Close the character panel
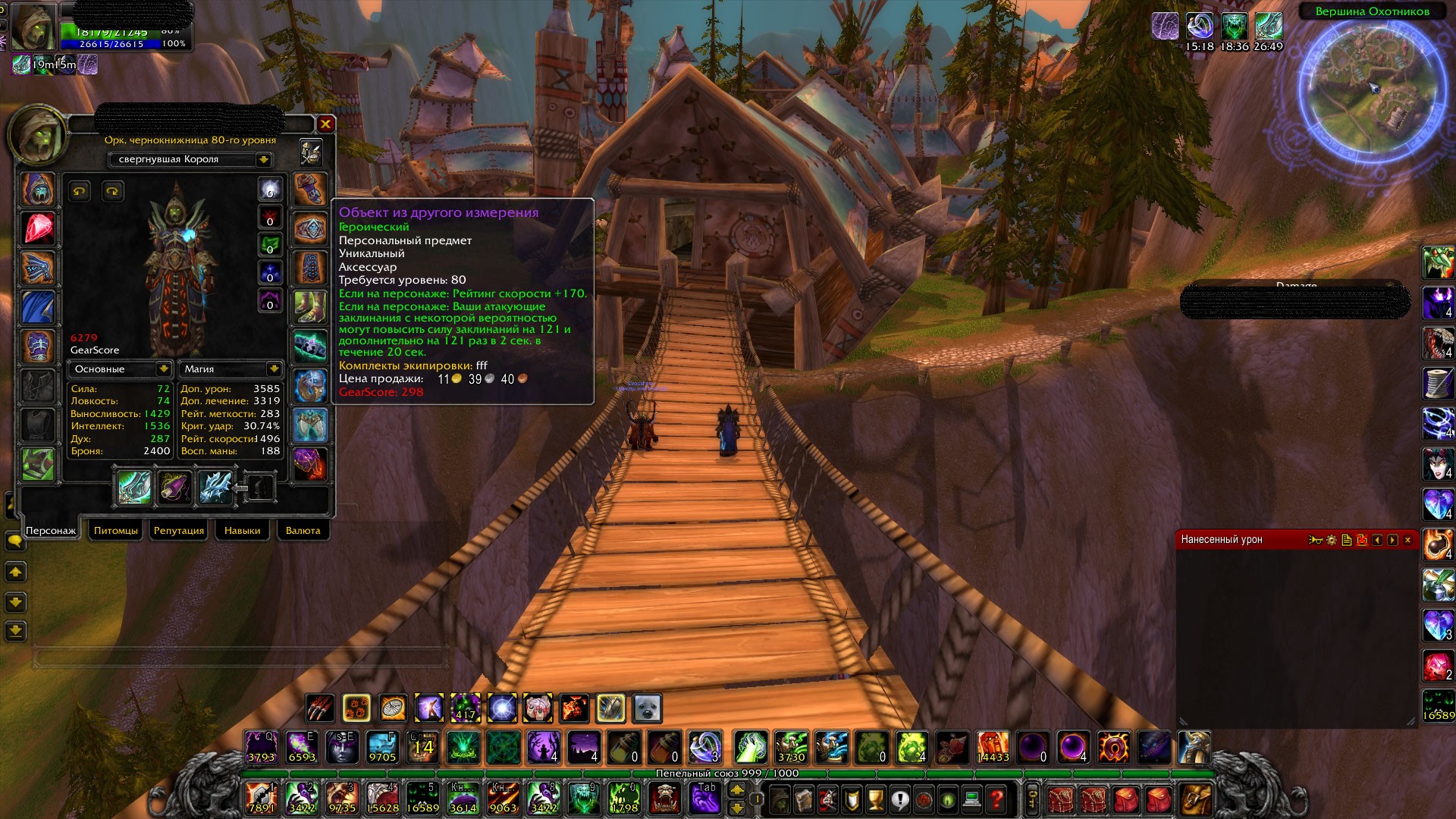1456x819 pixels. 325,124
